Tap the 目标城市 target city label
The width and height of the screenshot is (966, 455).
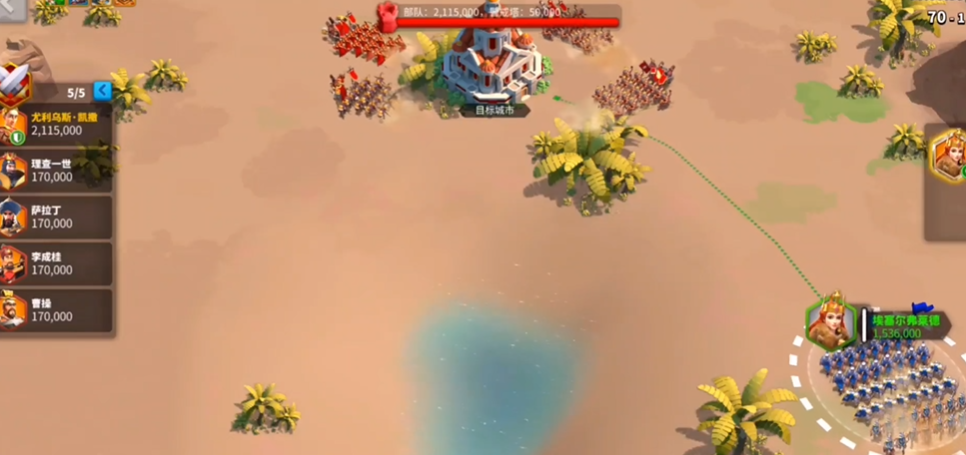494,110
